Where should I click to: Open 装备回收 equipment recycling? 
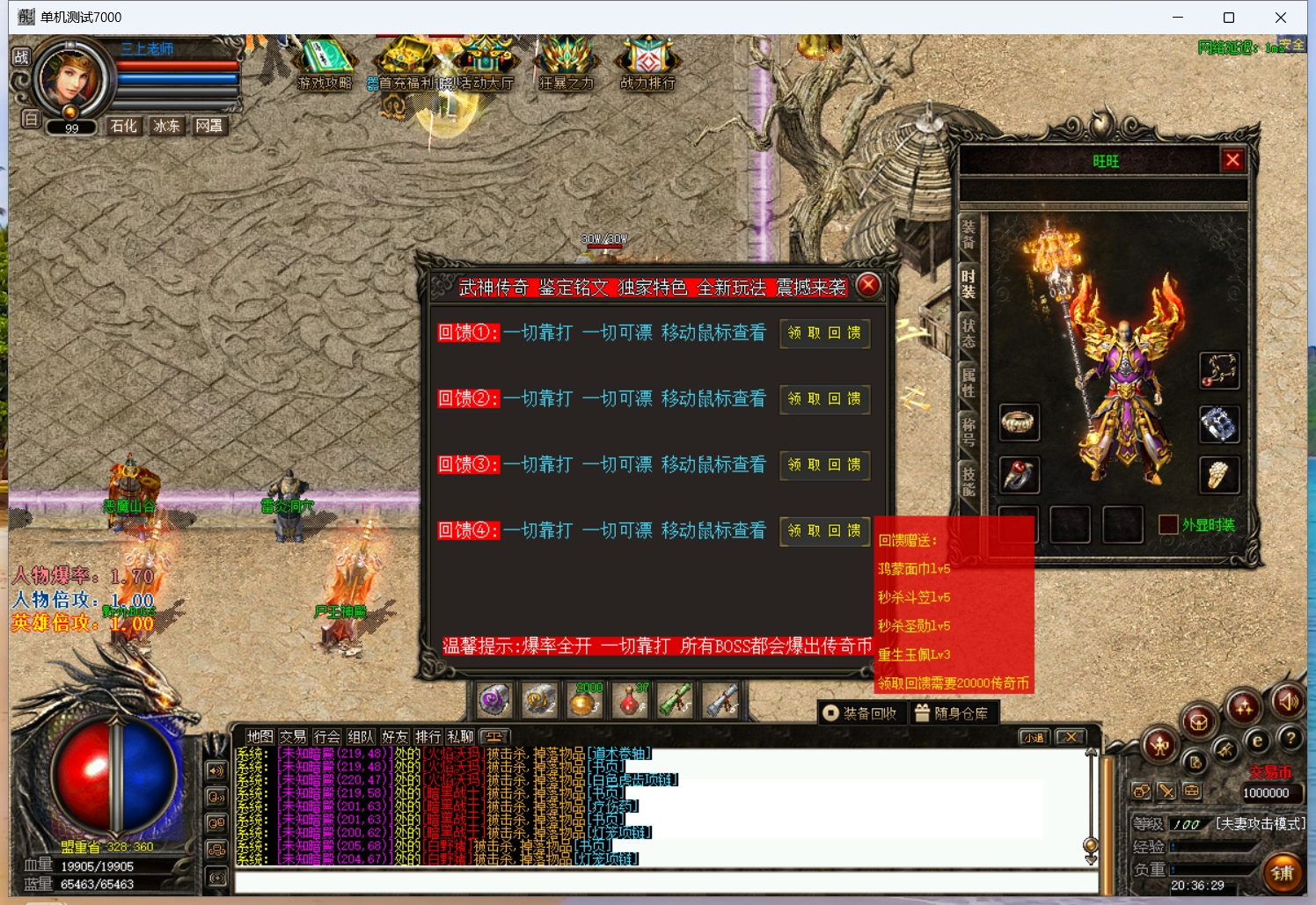click(x=860, y=713)
